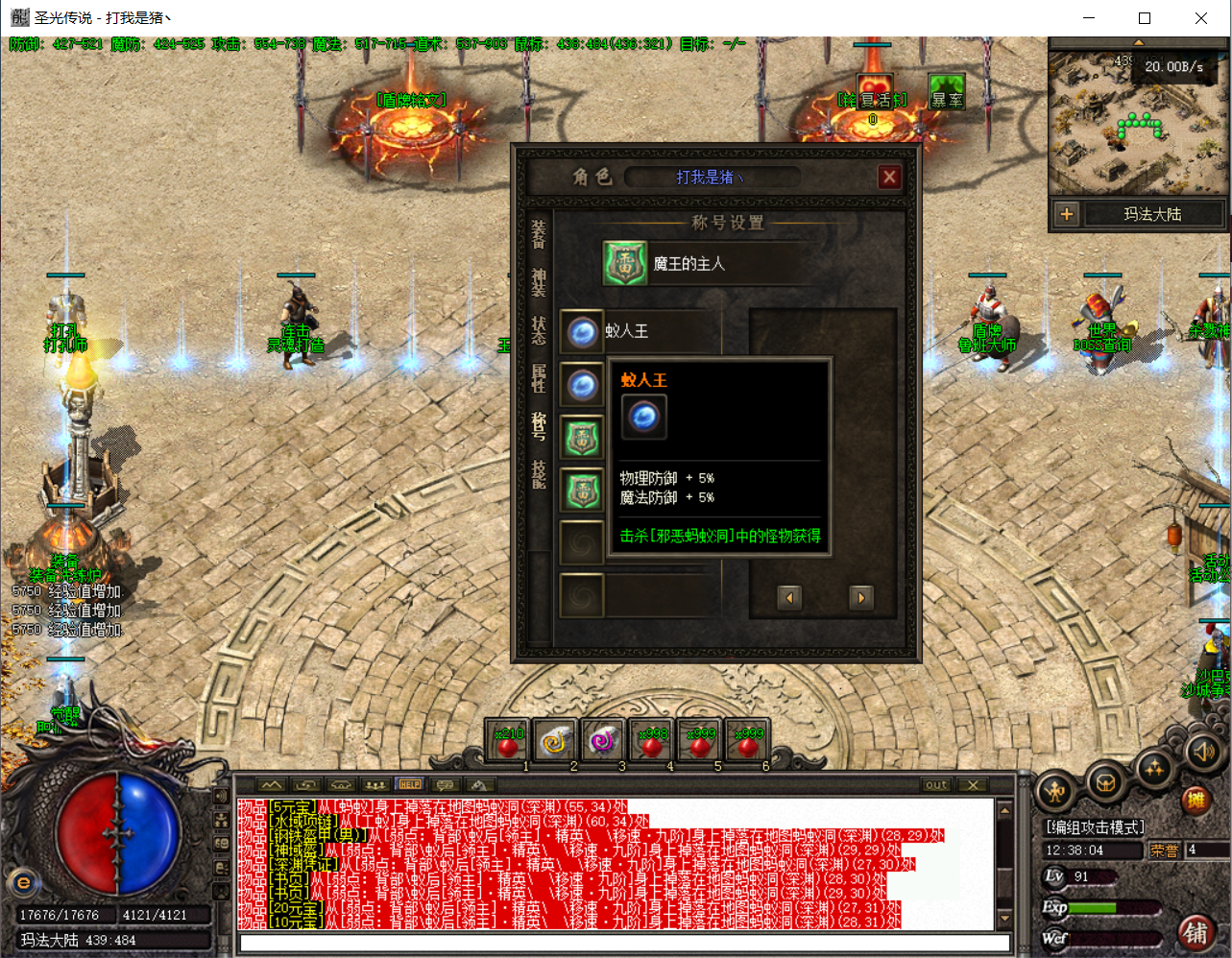Use the yellow swirl scroll in hotbar slot 2
This screenshot has height=958, width=1232.
tap(555, 742)
